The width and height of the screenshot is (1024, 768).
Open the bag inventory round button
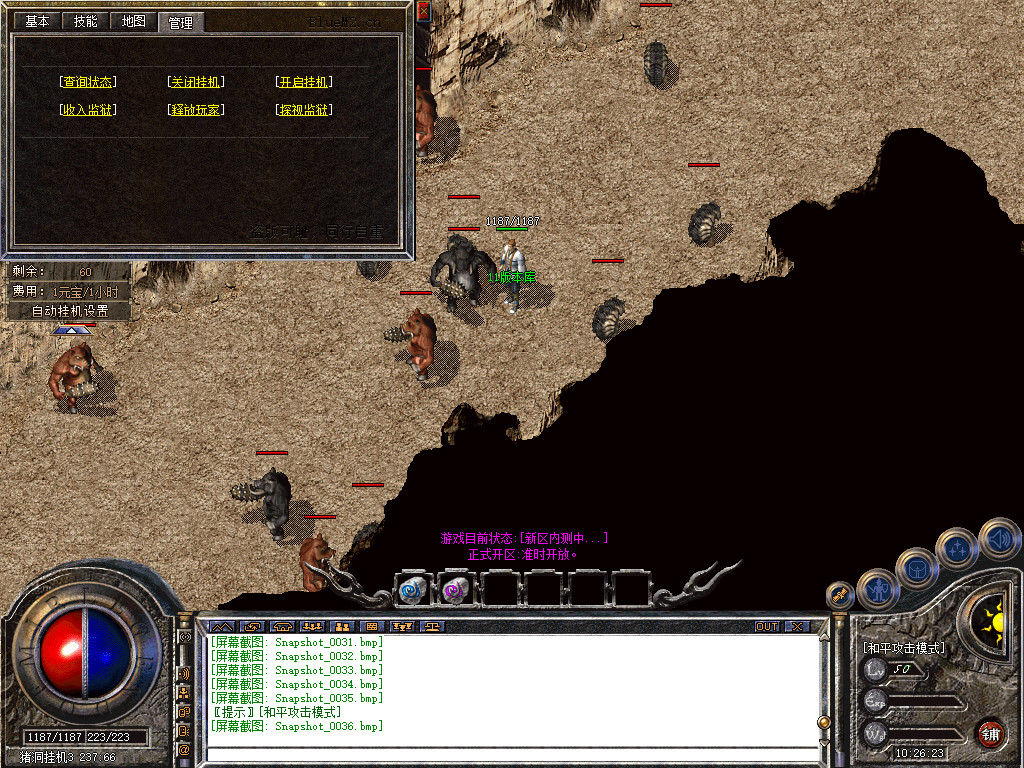pyautogui.click(x=916, y=567)
